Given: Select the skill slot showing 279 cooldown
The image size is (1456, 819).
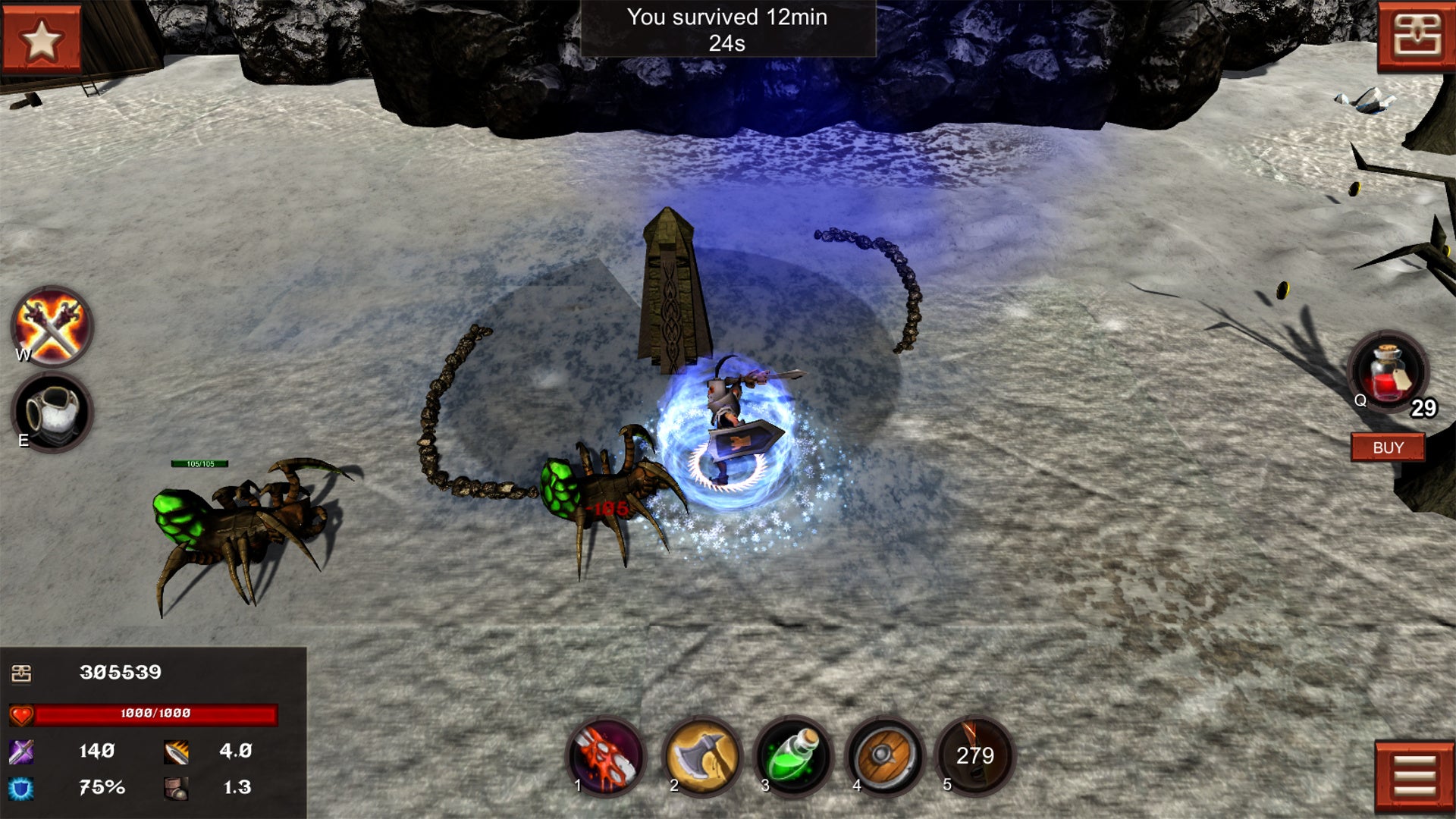Looking at the screenshot, I should (975, 756).
